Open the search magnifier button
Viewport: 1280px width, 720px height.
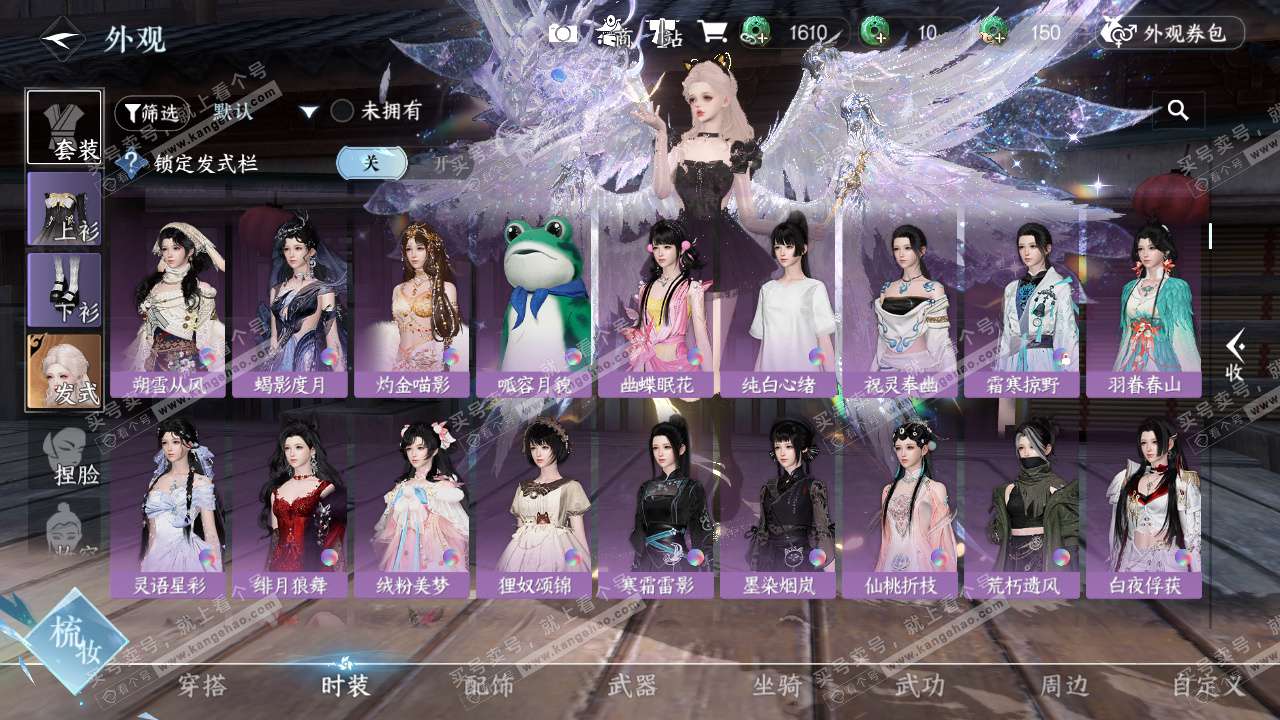click(x=1178, y=111)
